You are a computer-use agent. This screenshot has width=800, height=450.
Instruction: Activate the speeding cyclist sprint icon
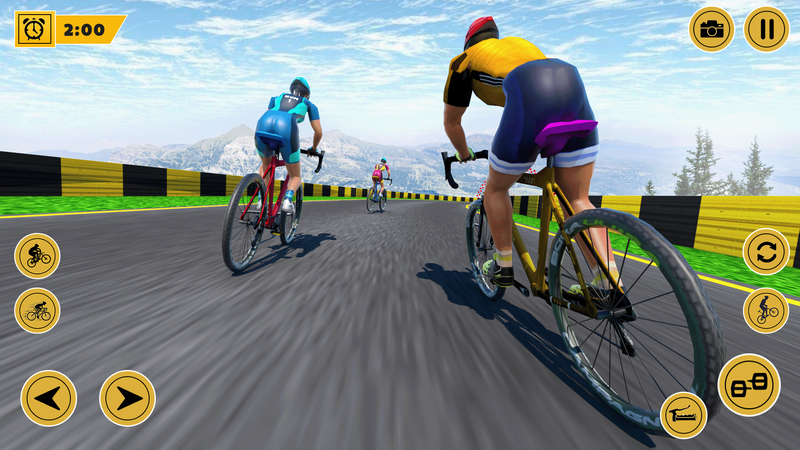(x=37, y=310)
